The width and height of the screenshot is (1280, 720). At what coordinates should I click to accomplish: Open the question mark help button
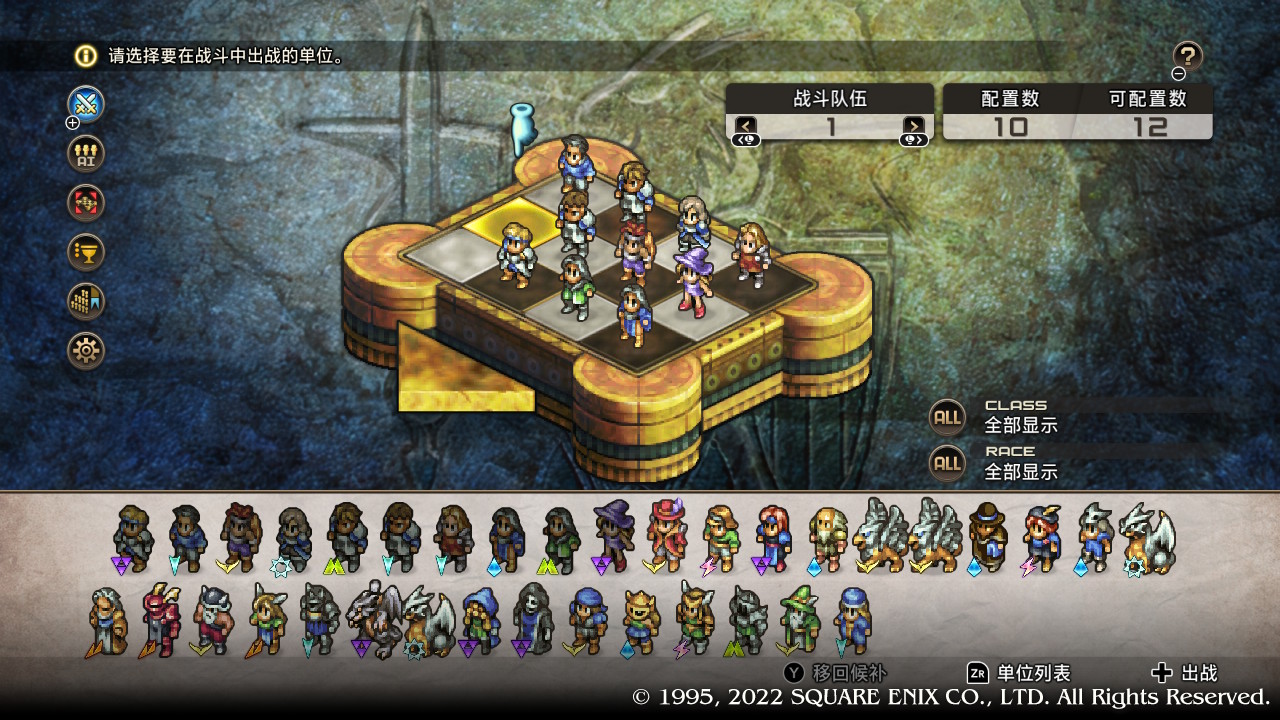(1187, 56)
